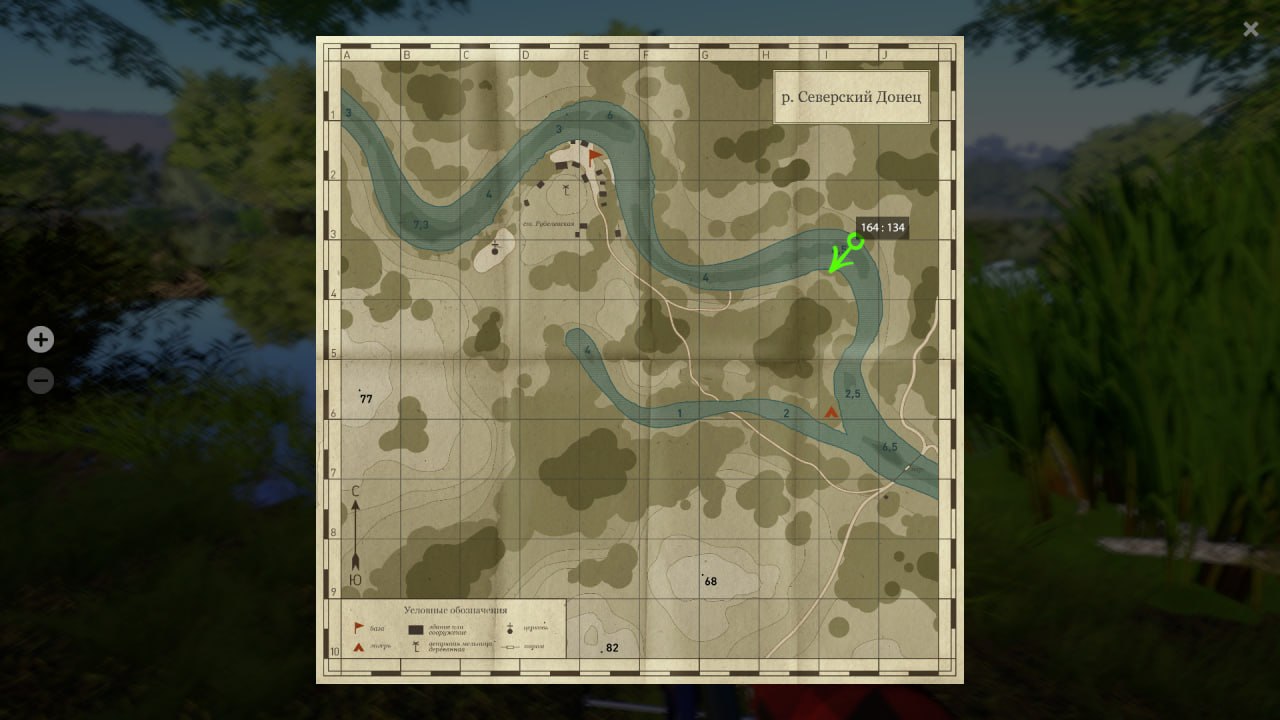Click the map title р. Северский Донец
Image resolution: width=1280 pixels, height=720 pixels.
[851, 96]
